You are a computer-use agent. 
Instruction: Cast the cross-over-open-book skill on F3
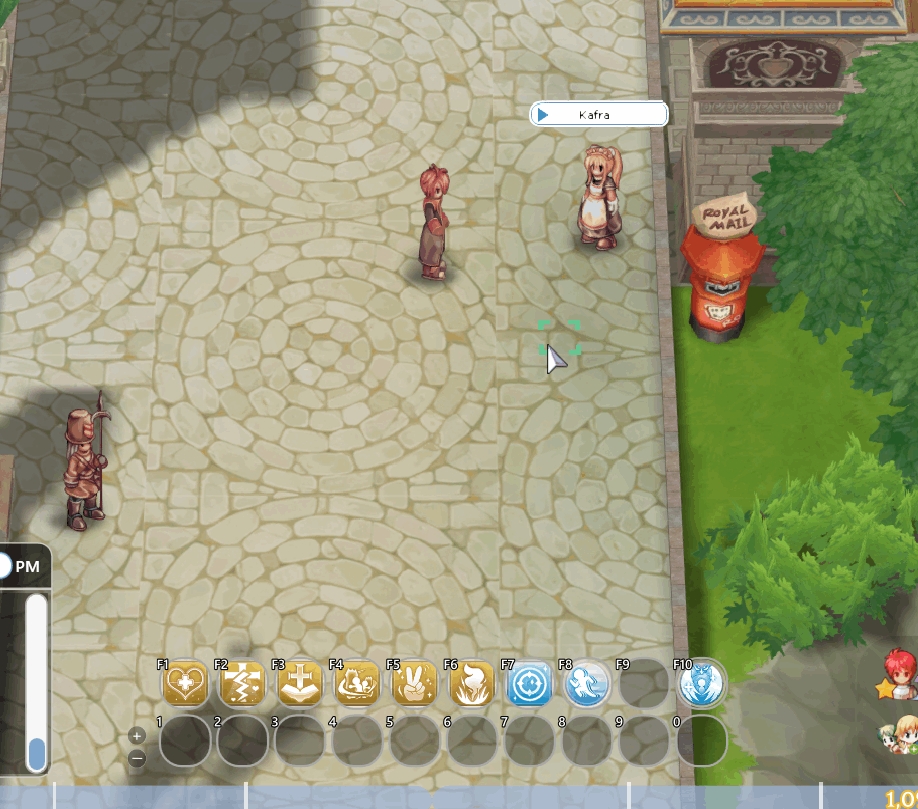pos(300,684)
